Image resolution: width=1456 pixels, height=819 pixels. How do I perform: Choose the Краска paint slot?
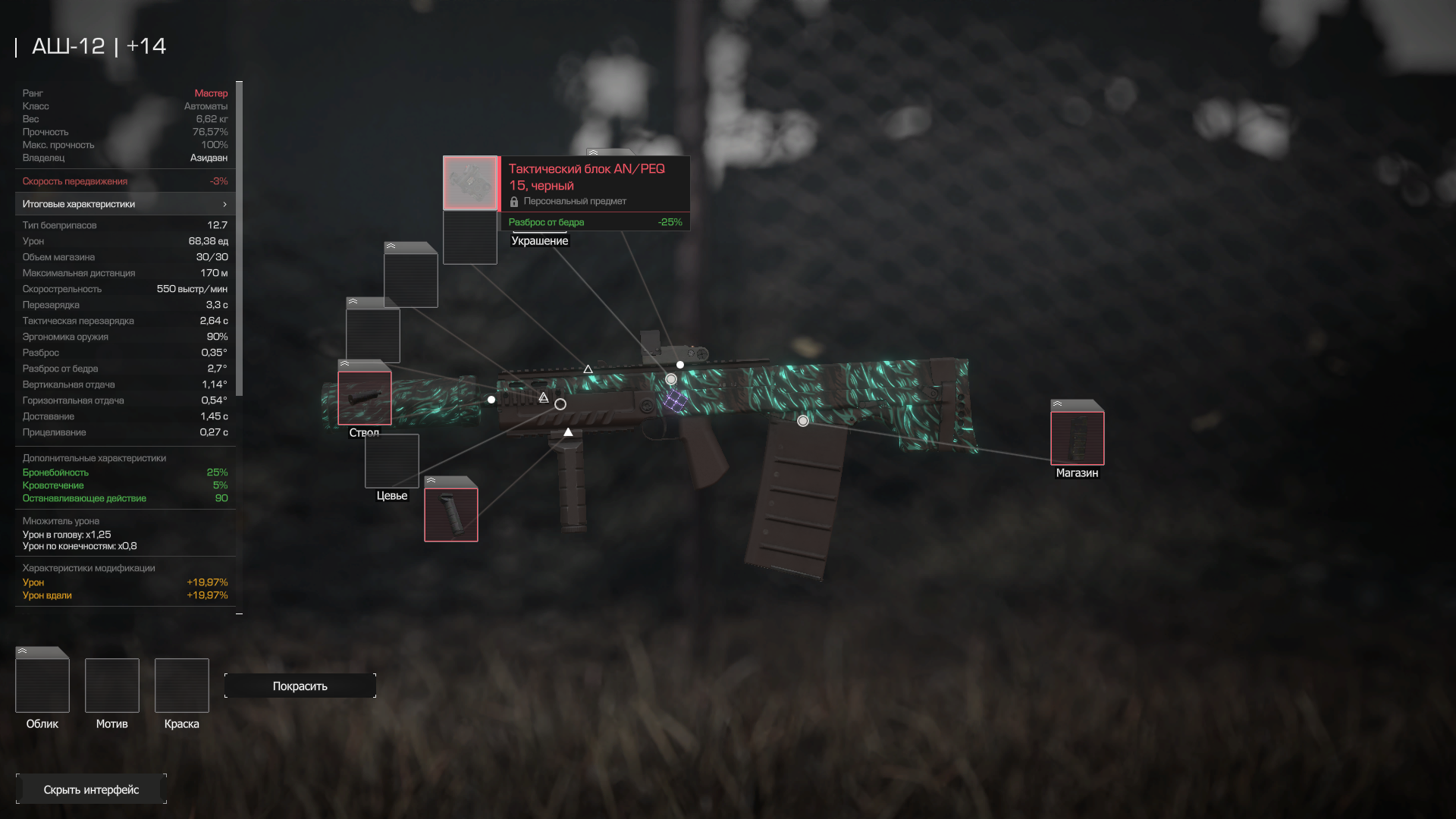tap(182, 685)
